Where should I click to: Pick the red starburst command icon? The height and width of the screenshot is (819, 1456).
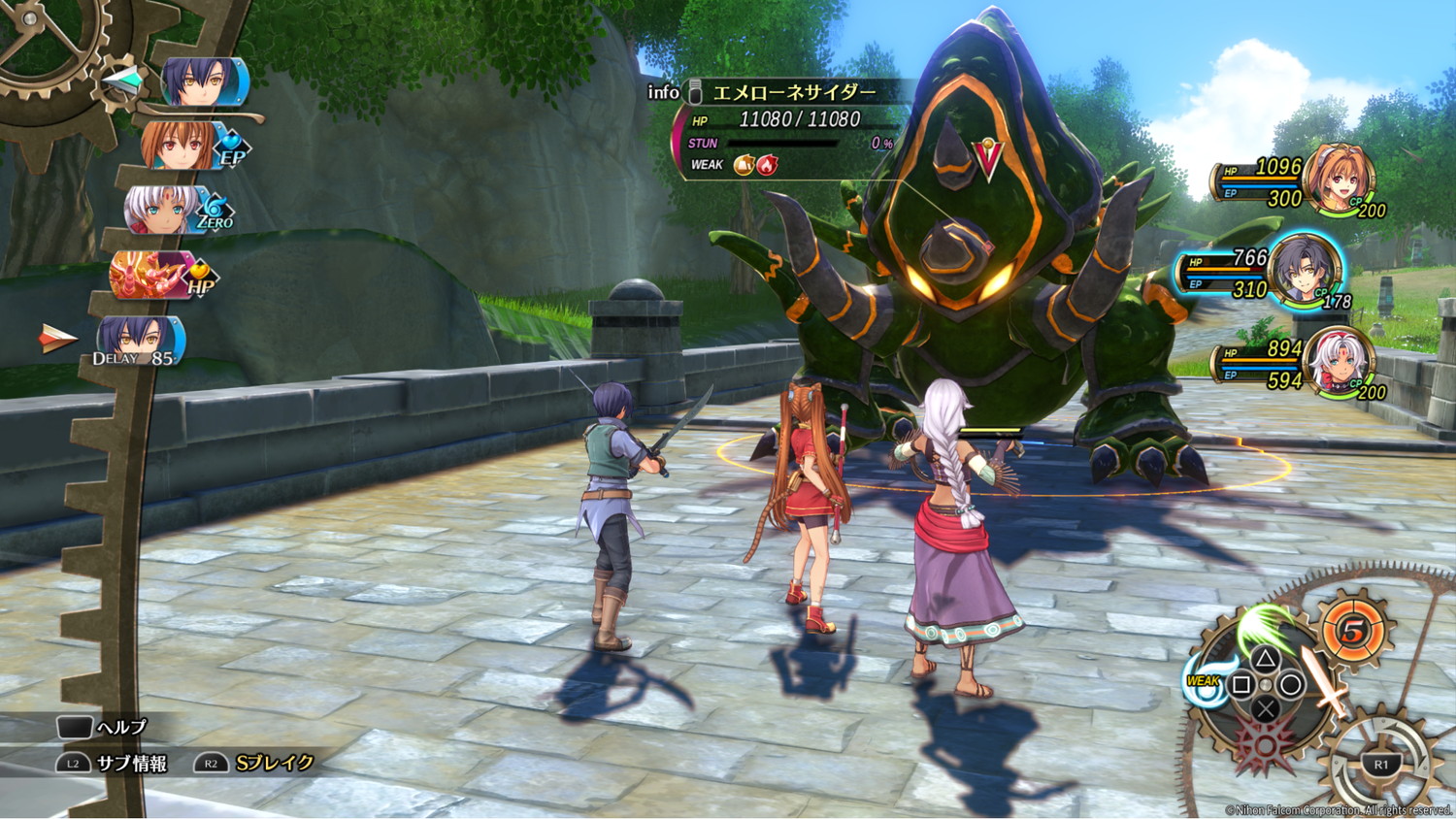point(1264,745)
